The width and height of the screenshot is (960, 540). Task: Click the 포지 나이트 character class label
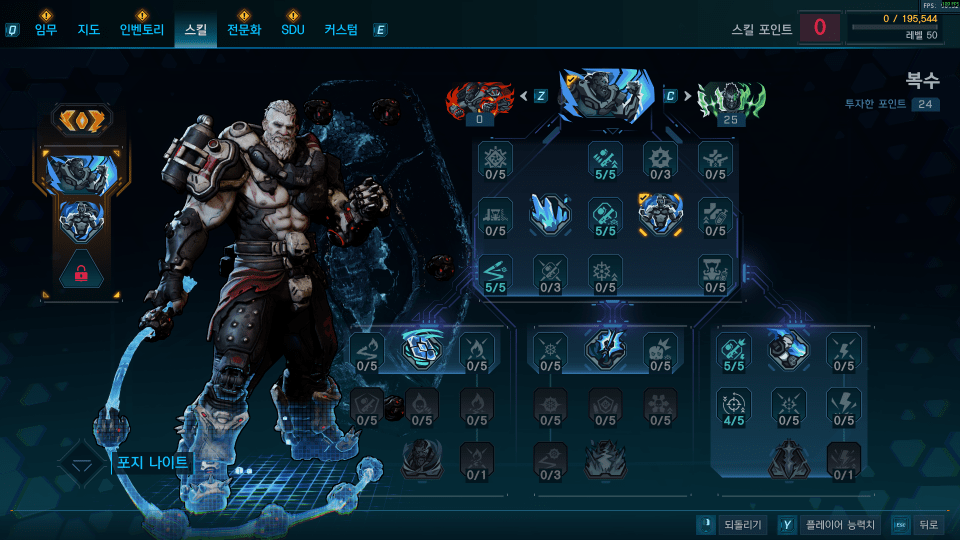pos(152,464)
